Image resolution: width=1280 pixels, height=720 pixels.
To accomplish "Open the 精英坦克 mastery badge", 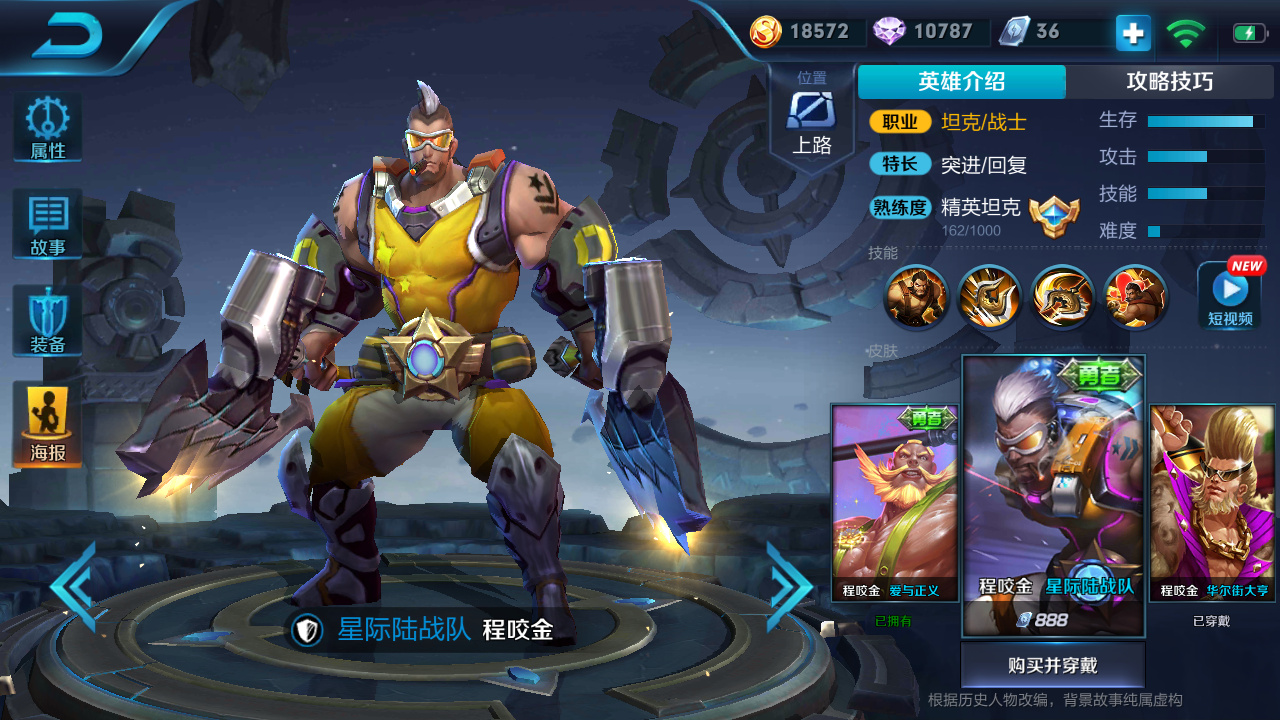I will click(1054, 215).
